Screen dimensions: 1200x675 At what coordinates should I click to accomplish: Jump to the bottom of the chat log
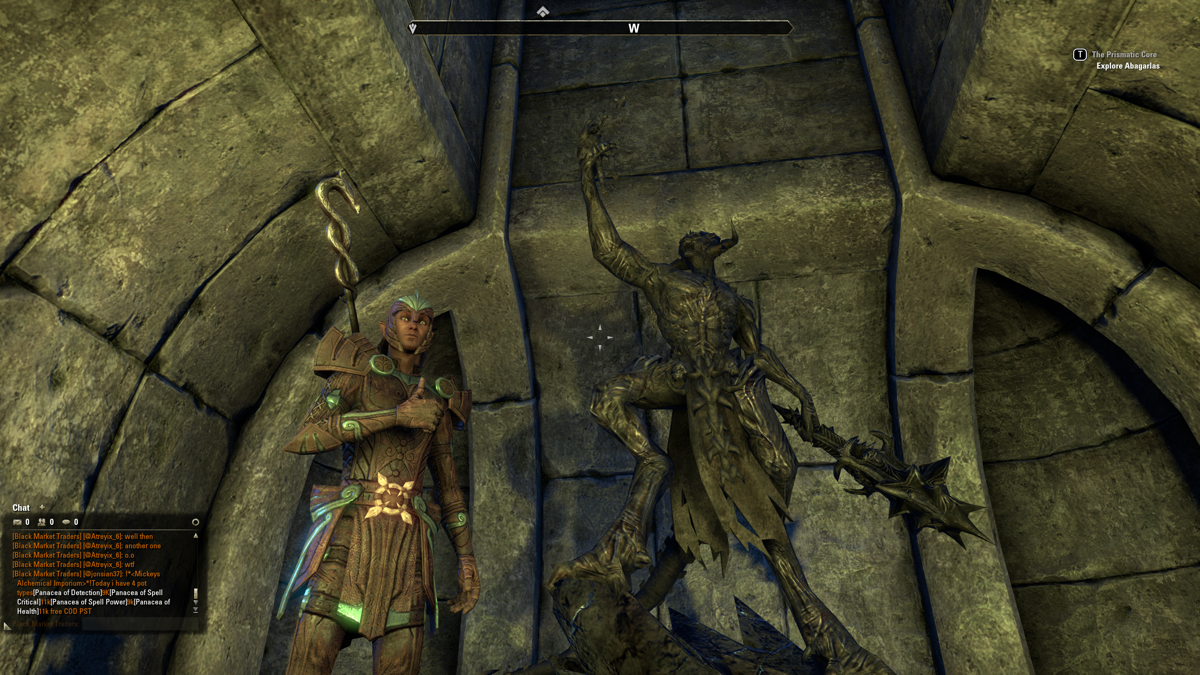tap(196, 610)
